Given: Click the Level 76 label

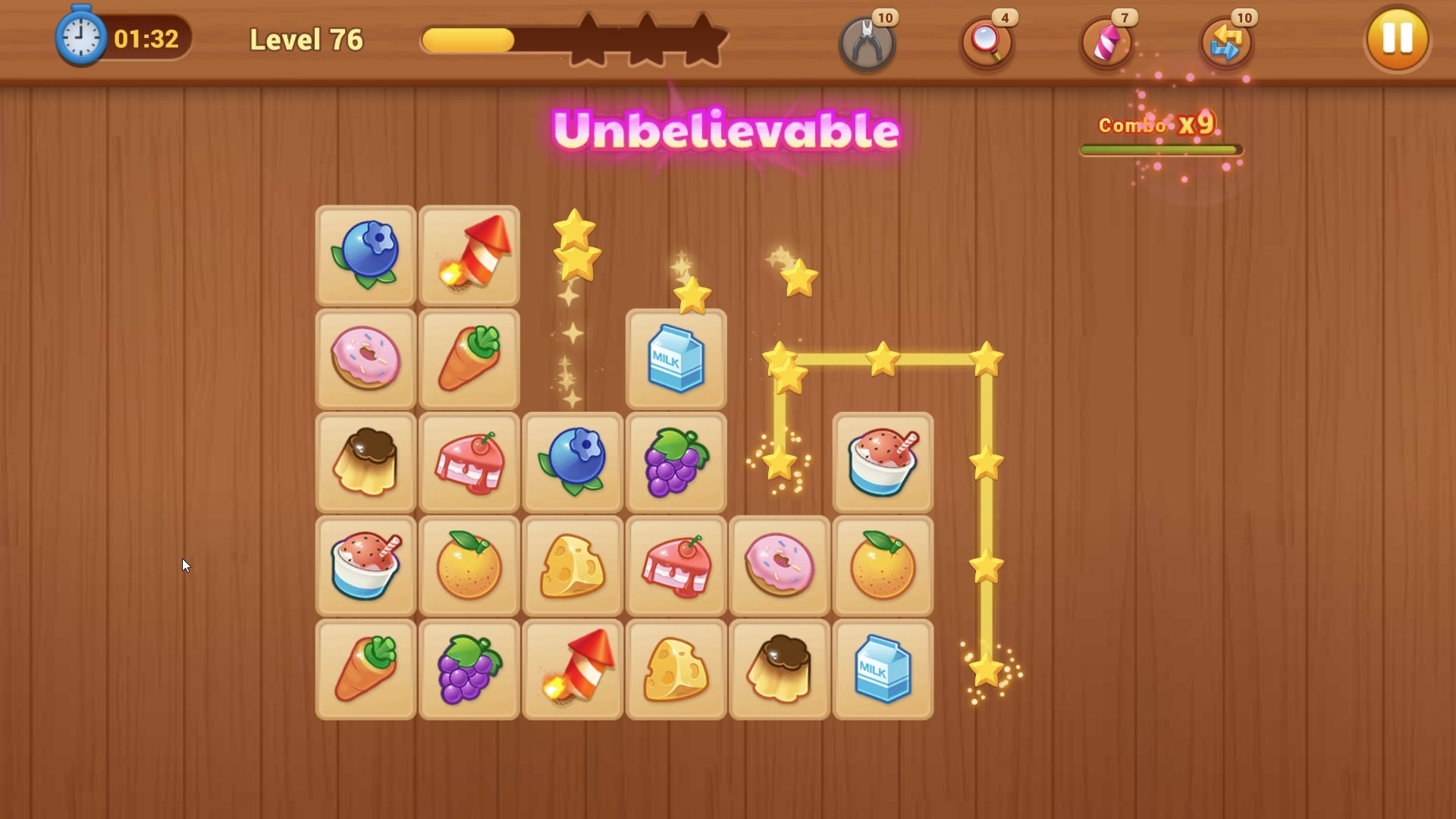Looking at the screenshot, I should (306, 39).
